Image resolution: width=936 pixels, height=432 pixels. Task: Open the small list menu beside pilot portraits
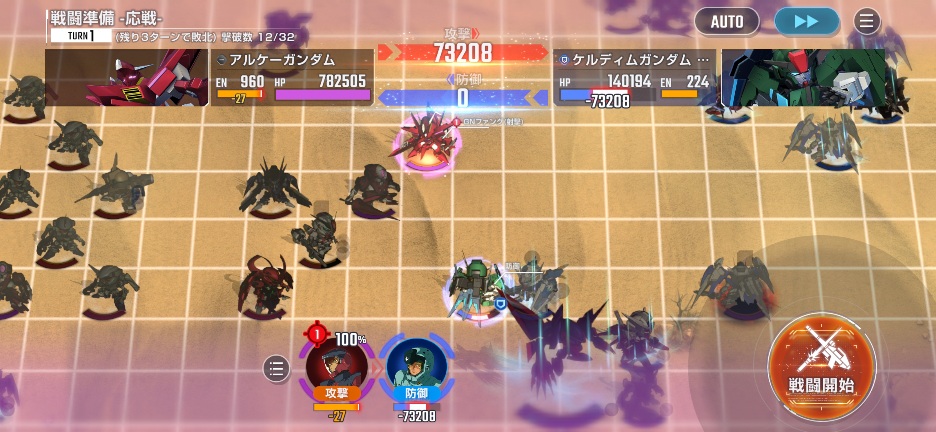pos(277,368)
